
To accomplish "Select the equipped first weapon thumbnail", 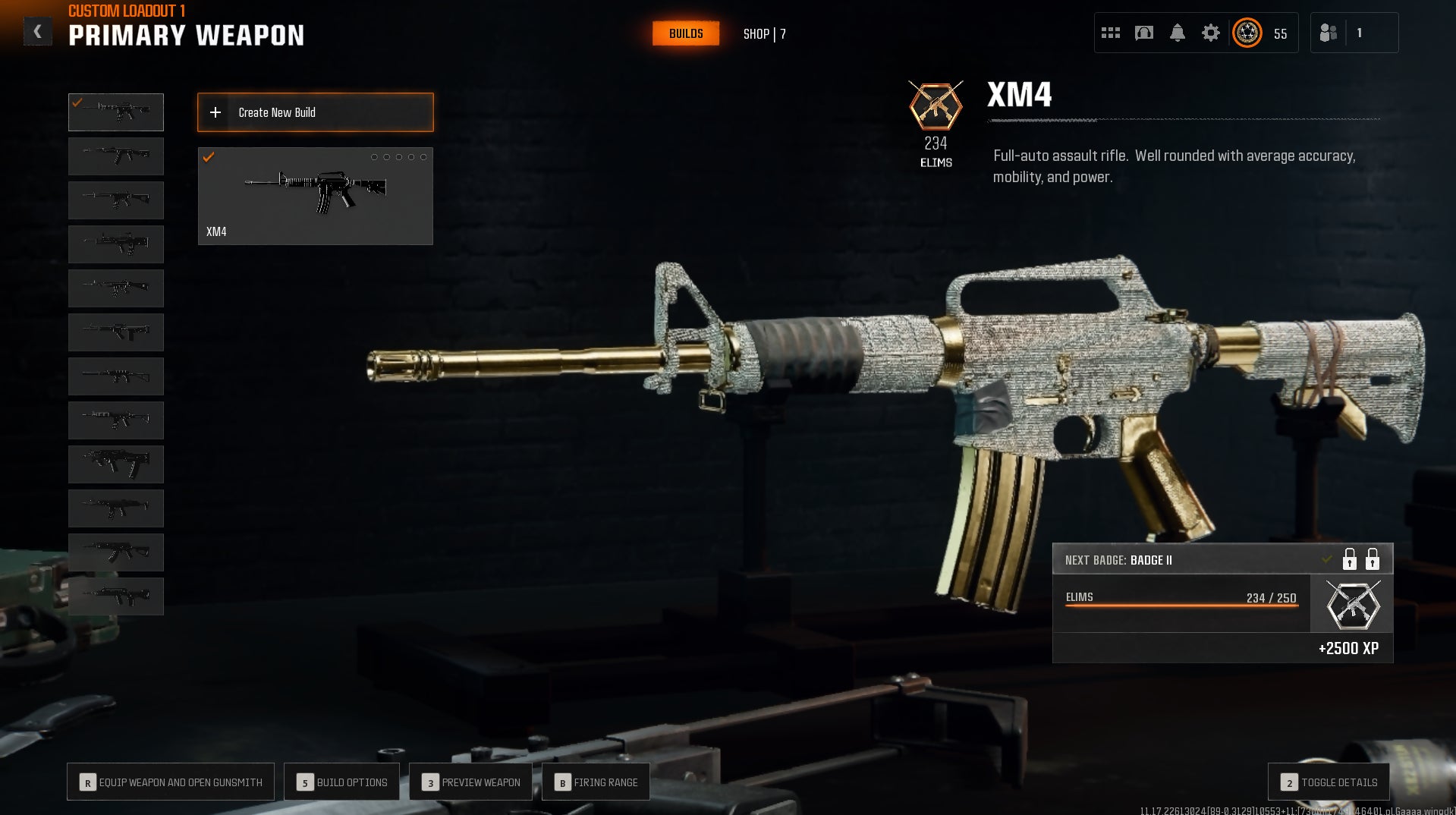I will coord(116,112).
